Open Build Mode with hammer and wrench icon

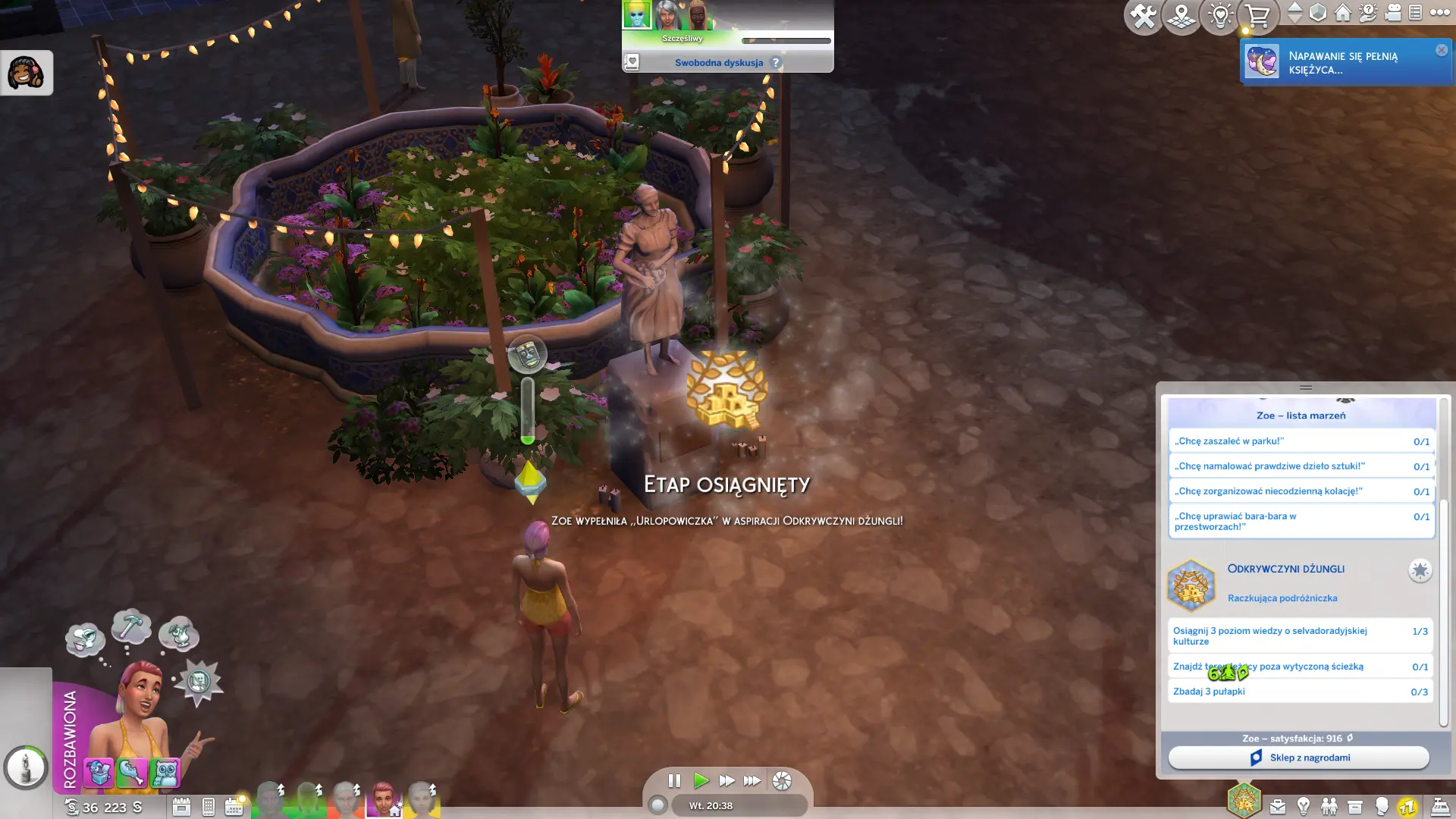[1143, 16]
